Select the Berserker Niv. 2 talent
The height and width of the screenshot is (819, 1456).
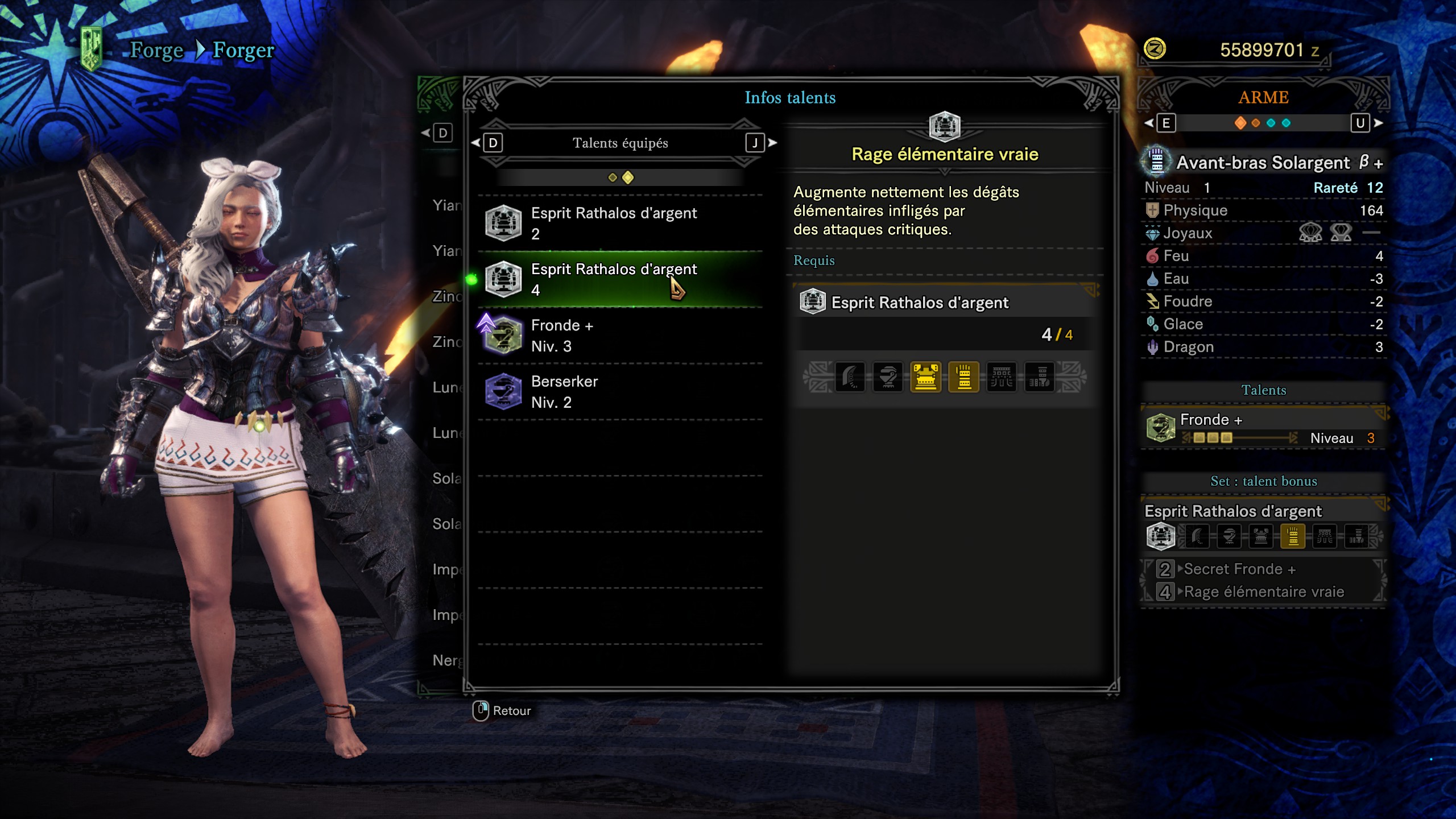(620, 392)
